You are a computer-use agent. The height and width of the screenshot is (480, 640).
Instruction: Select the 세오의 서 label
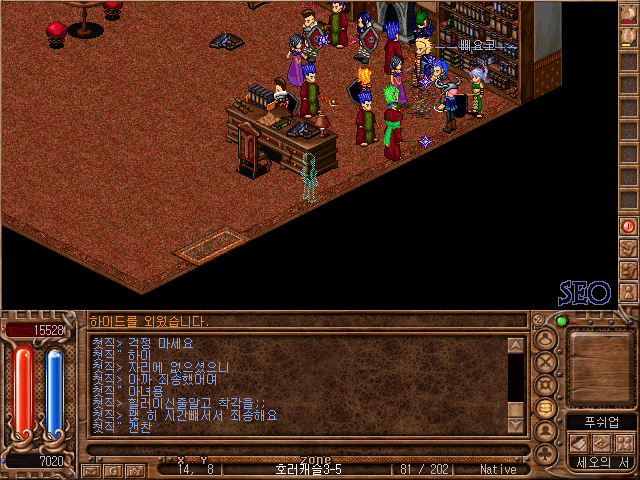601,462
